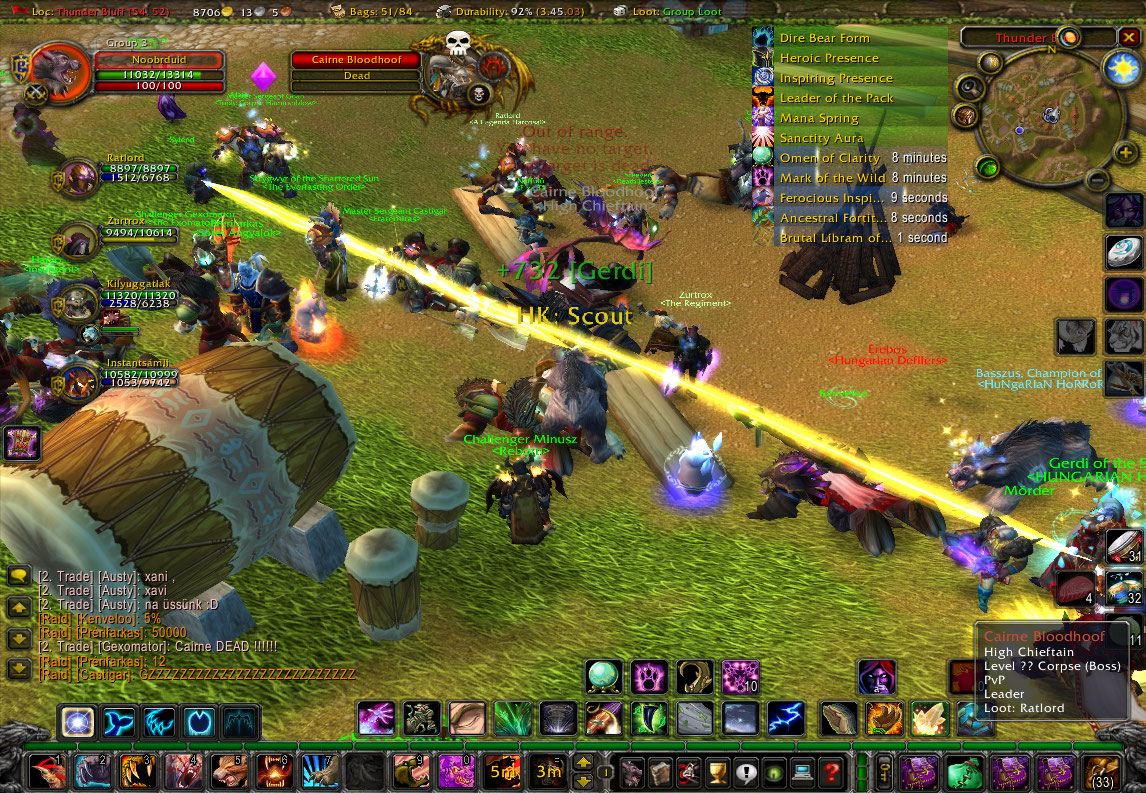
Task: Open the backpack showing 33 free slots
Action: [1102, 772]
